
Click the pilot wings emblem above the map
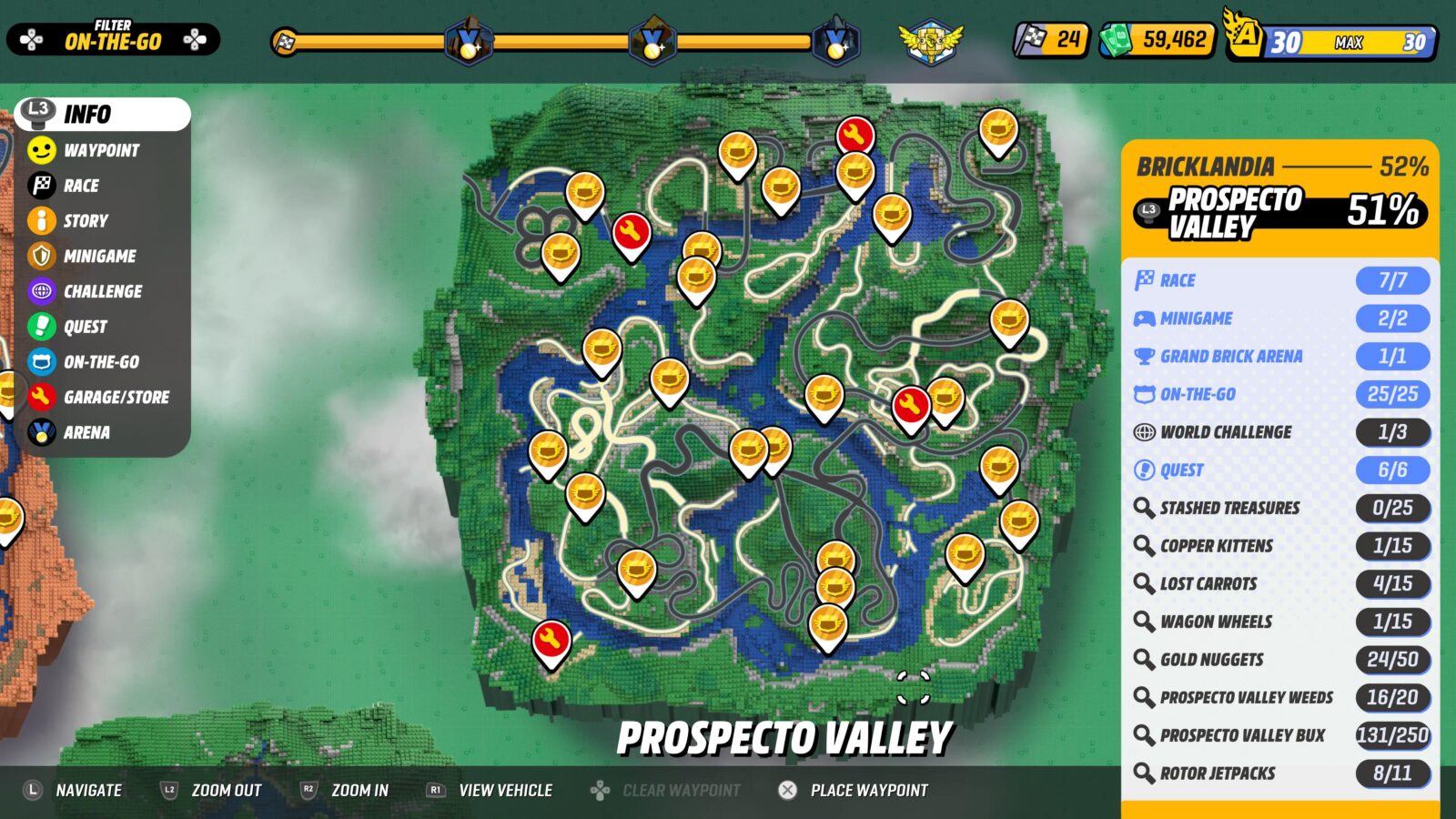[931, 39]
